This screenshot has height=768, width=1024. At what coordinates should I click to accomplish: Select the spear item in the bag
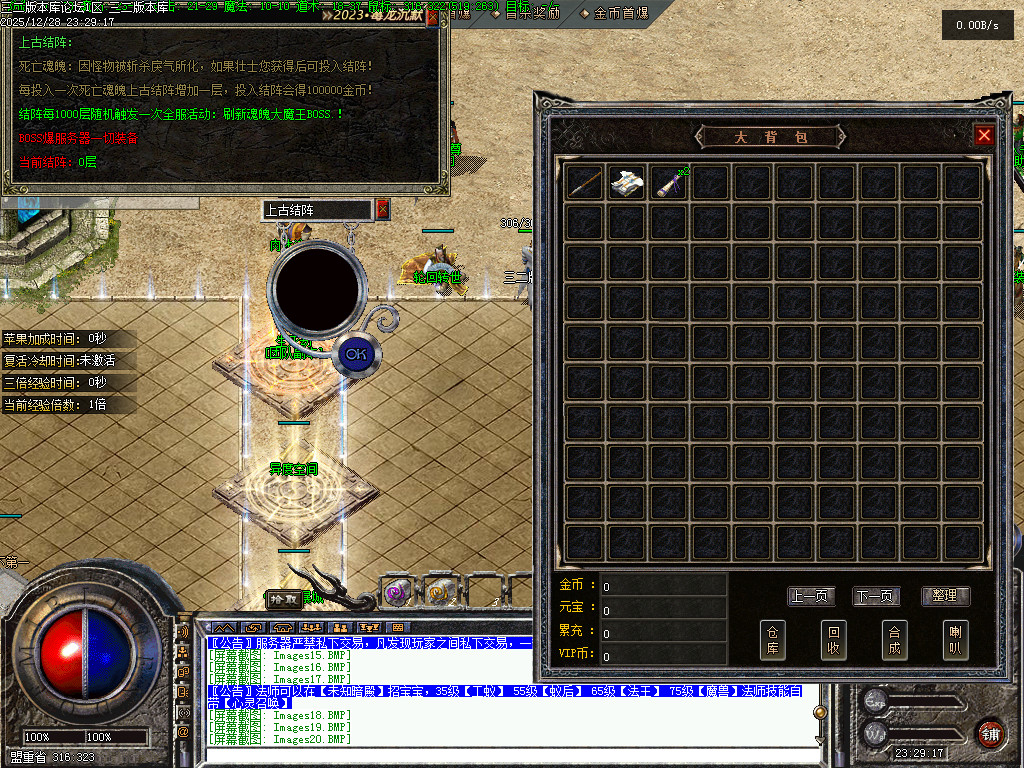coord(585,182)
